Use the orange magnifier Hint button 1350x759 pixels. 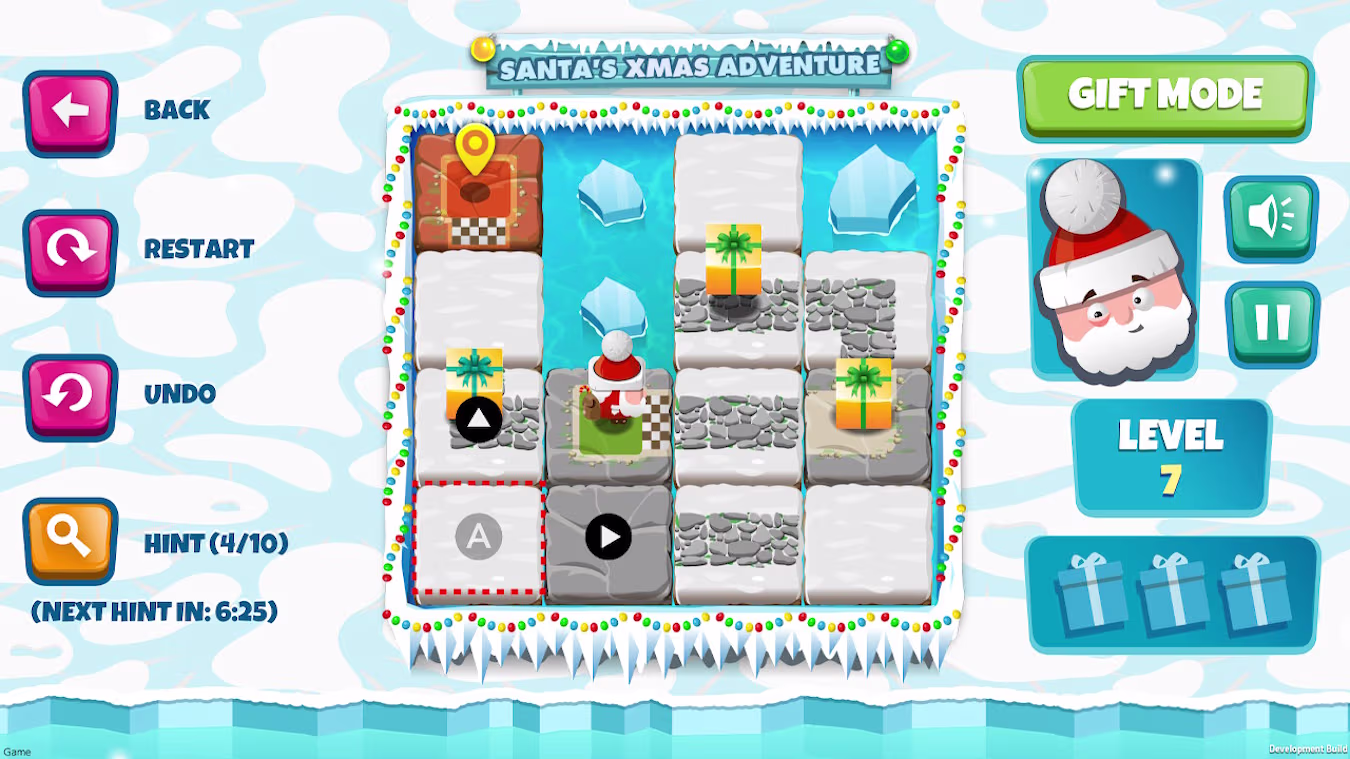pyautogui.click(x=70, y=540)
